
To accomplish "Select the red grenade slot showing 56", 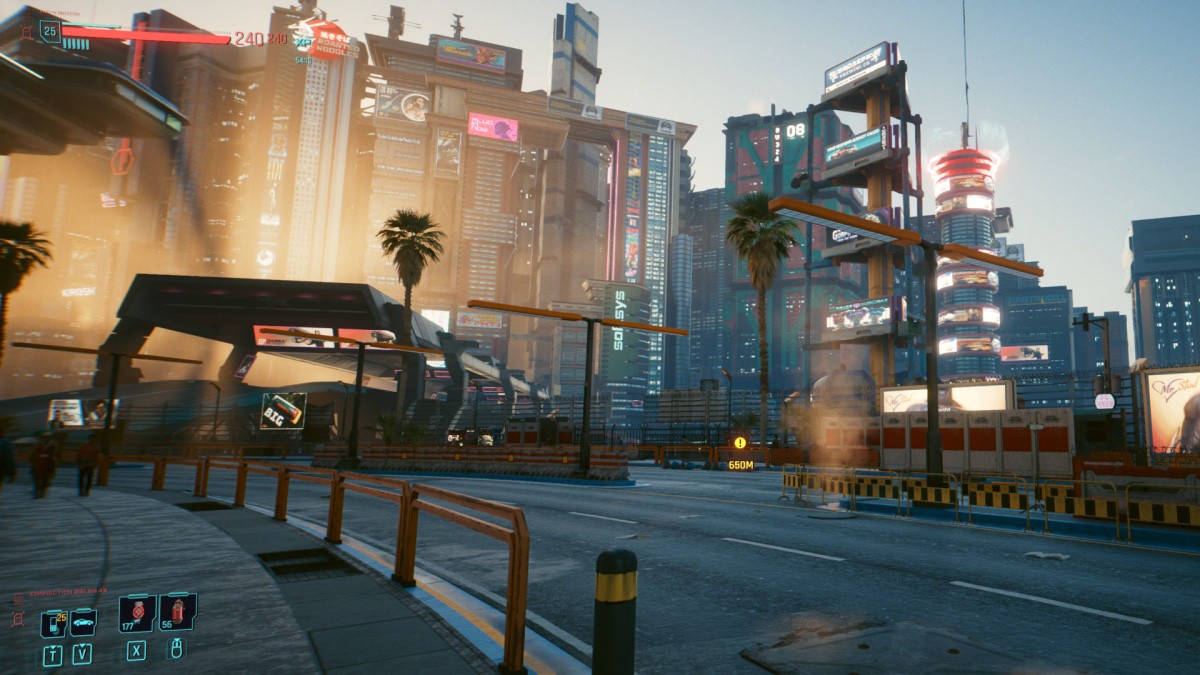I will click(x=177, y=611).
